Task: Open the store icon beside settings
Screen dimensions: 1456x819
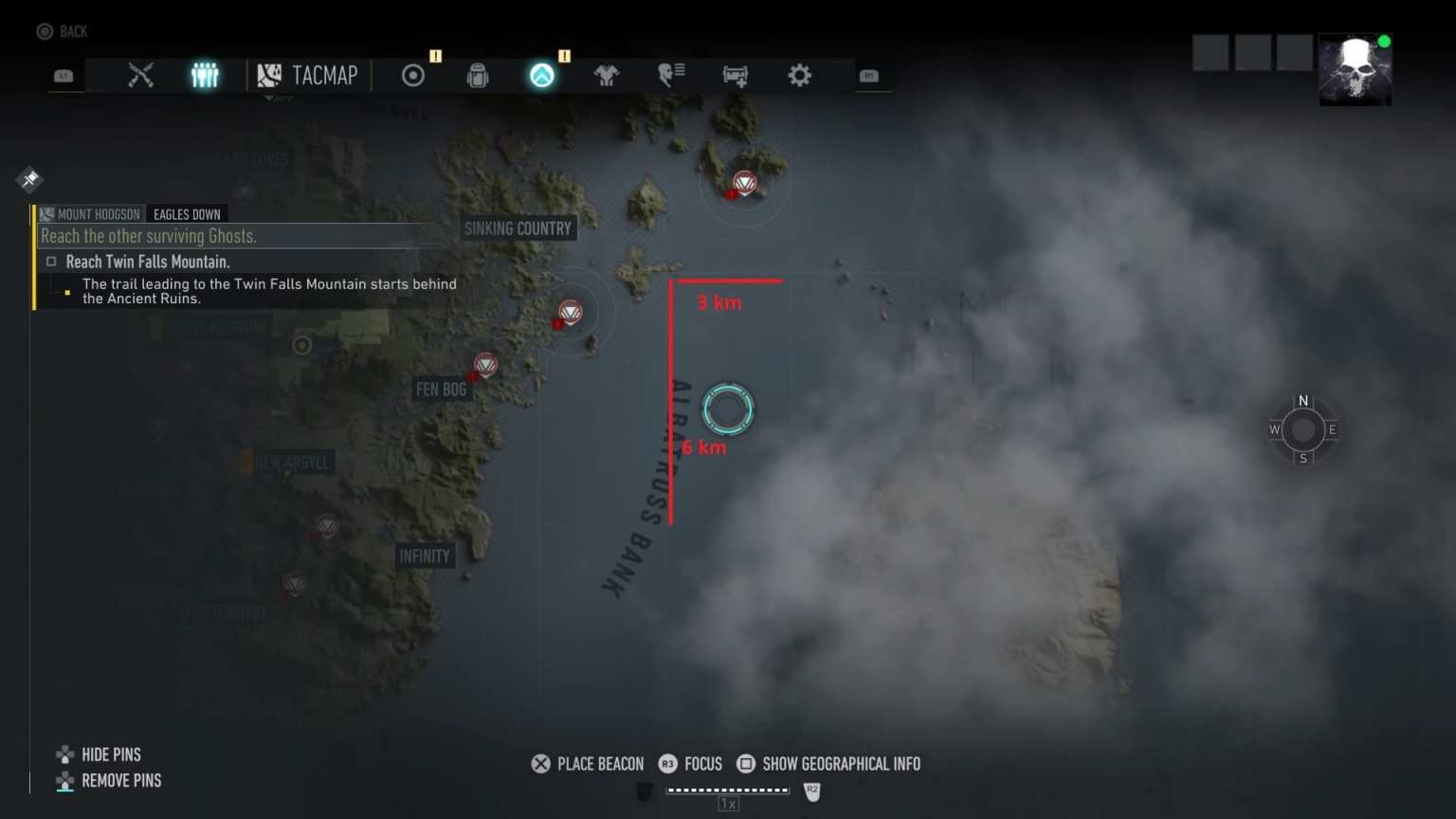Action: click(x=736, y=75)
